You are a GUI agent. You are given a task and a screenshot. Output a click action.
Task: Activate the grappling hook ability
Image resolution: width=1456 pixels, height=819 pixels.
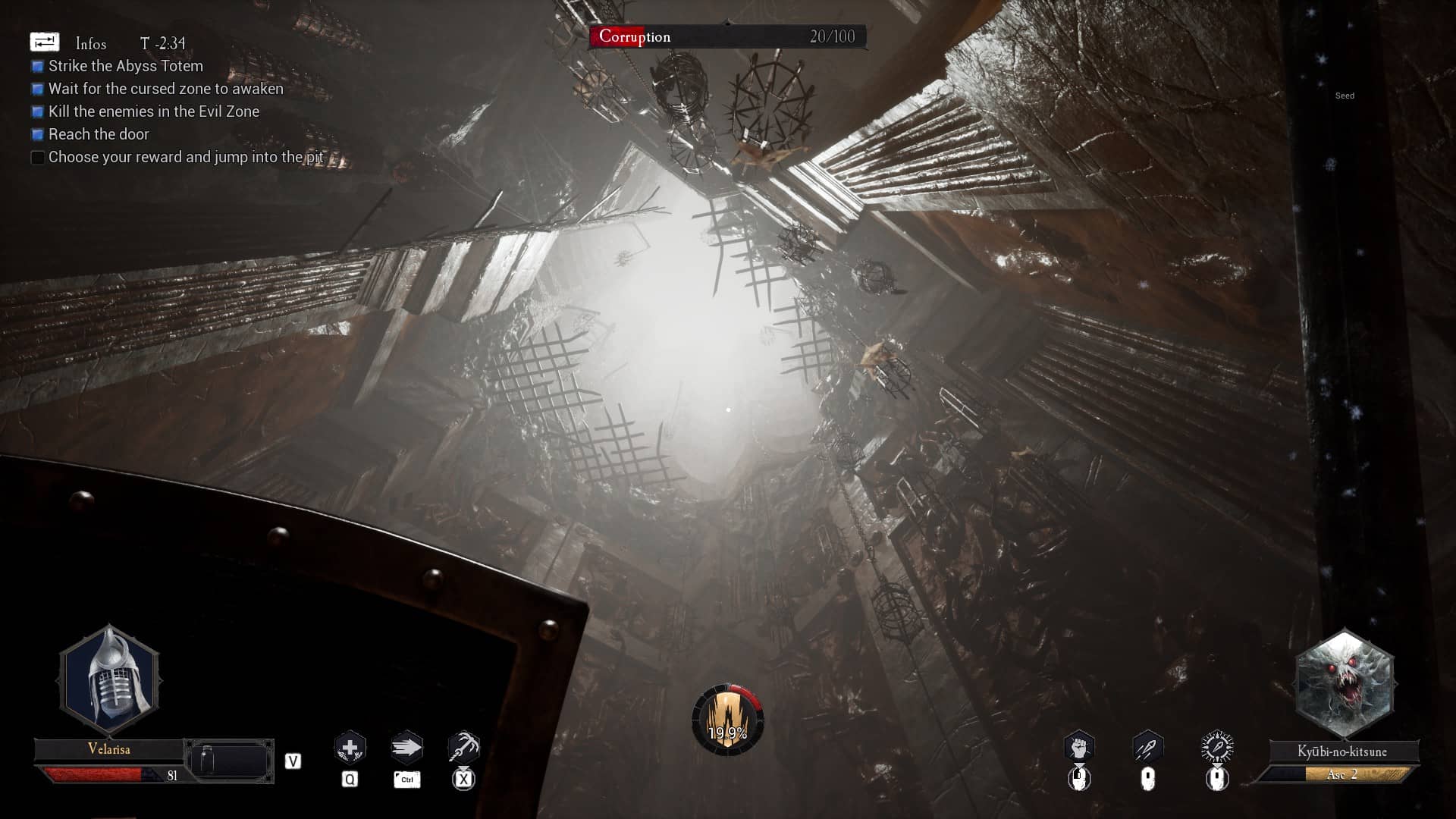(463, 748)
